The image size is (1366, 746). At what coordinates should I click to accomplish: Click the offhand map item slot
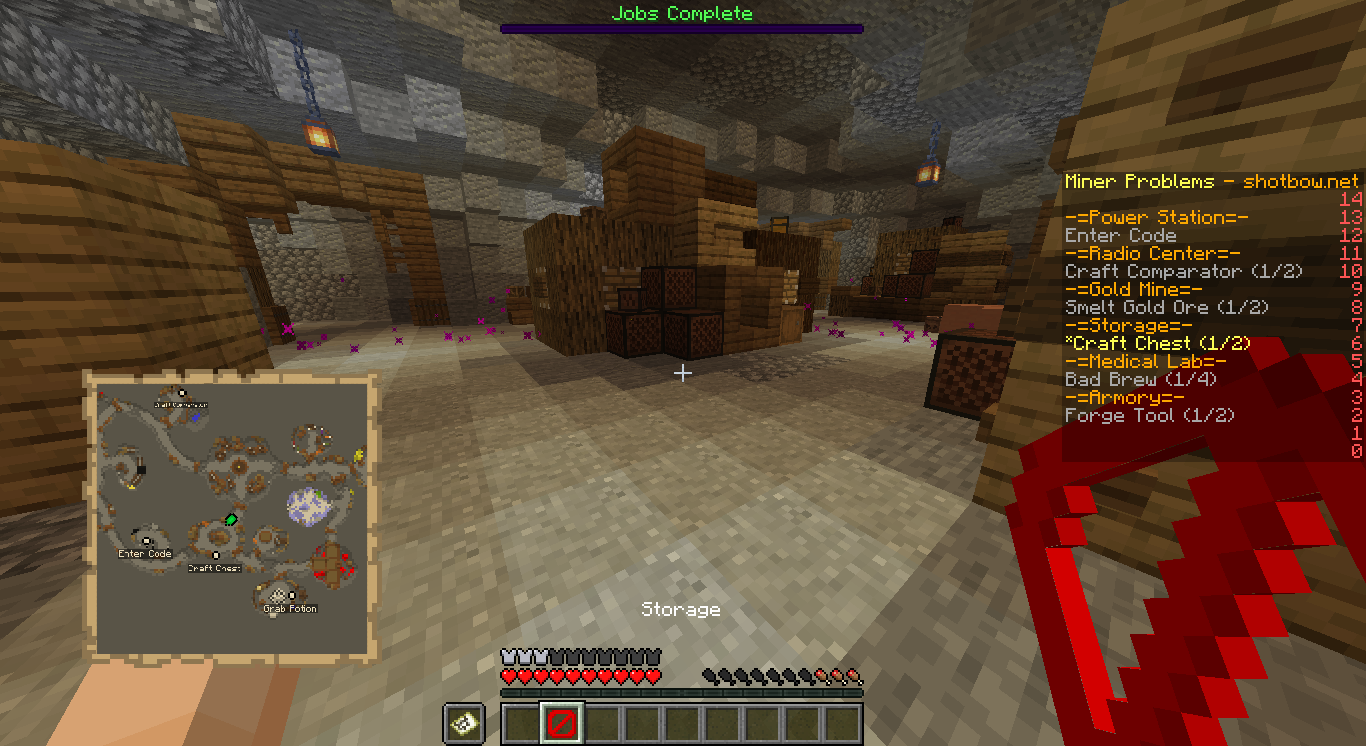(465, 723)
